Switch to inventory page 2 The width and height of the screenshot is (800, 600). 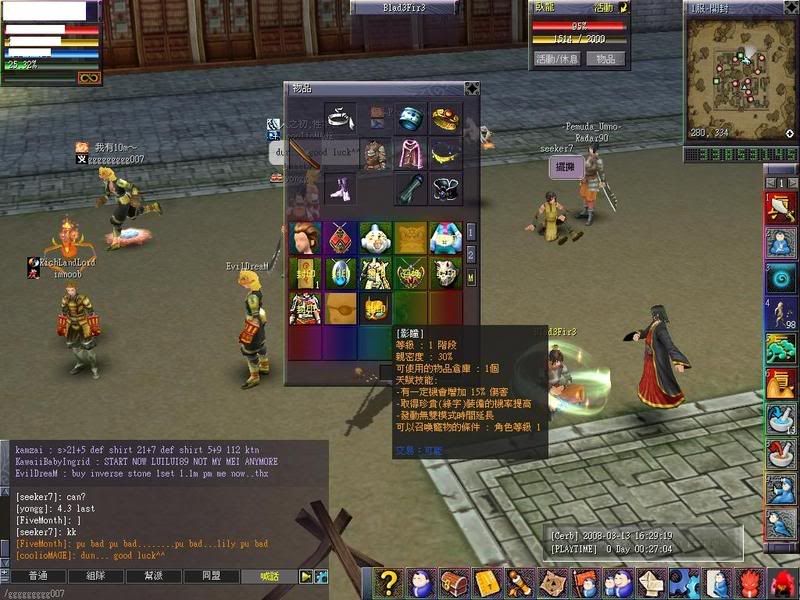pyautogui.click(x=471, y=254)
